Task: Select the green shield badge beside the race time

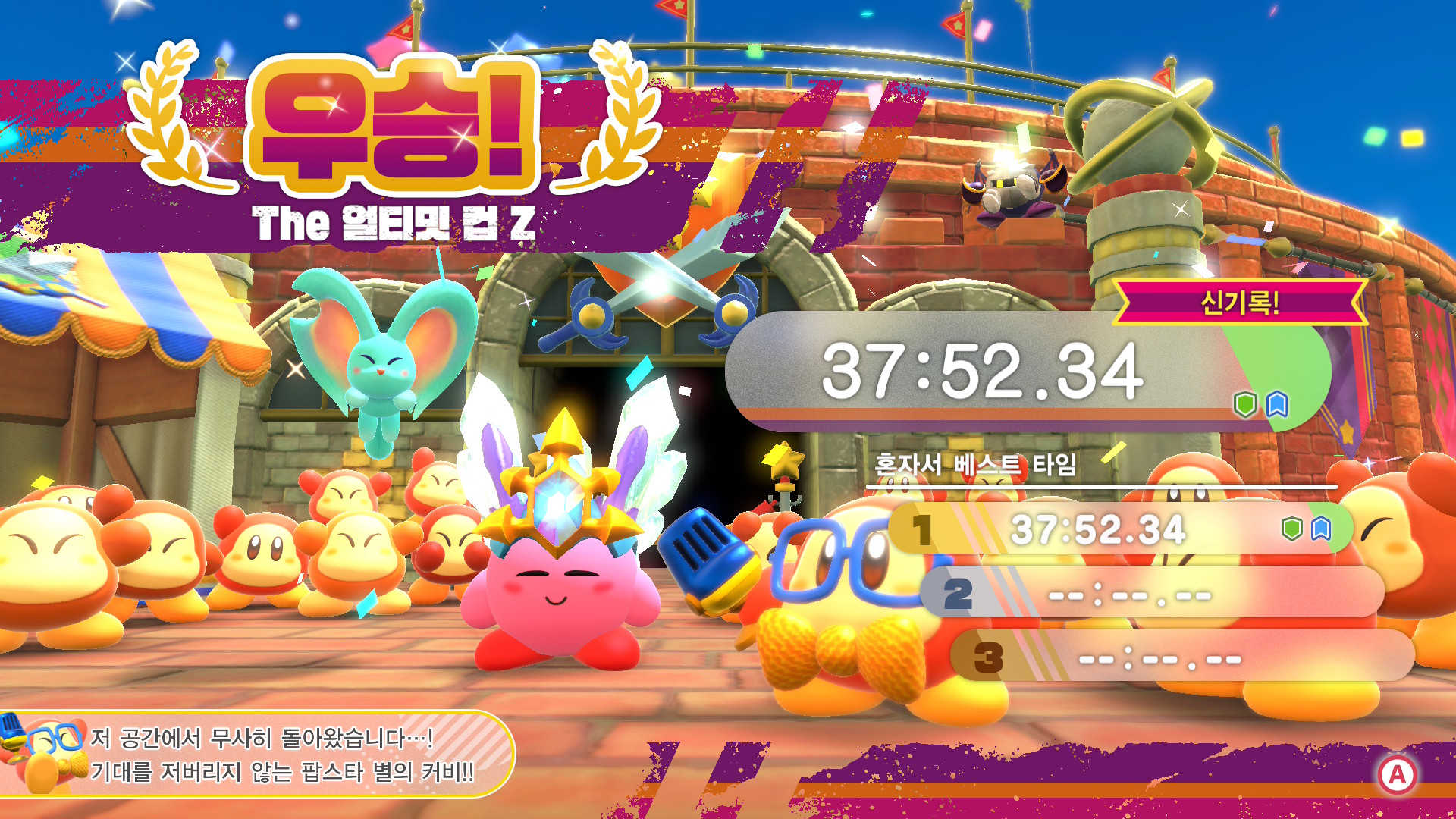Action: click(1247, 406)
